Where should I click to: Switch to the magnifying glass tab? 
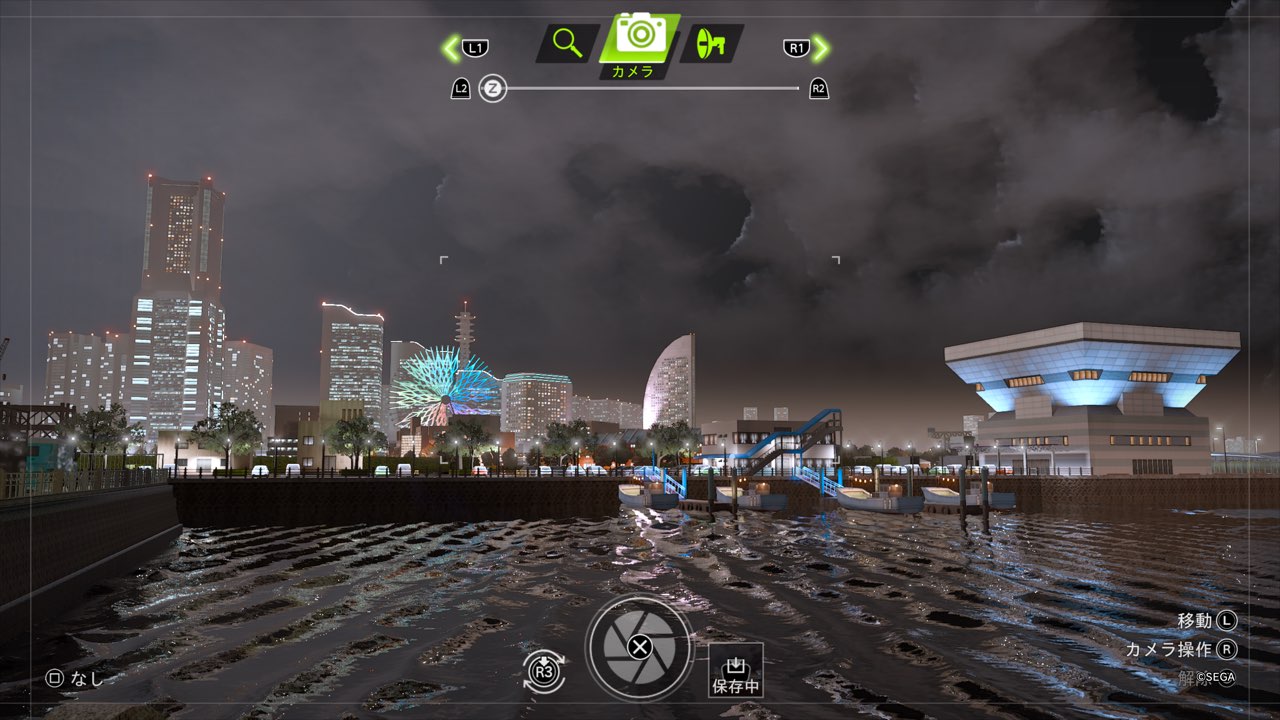567,44
